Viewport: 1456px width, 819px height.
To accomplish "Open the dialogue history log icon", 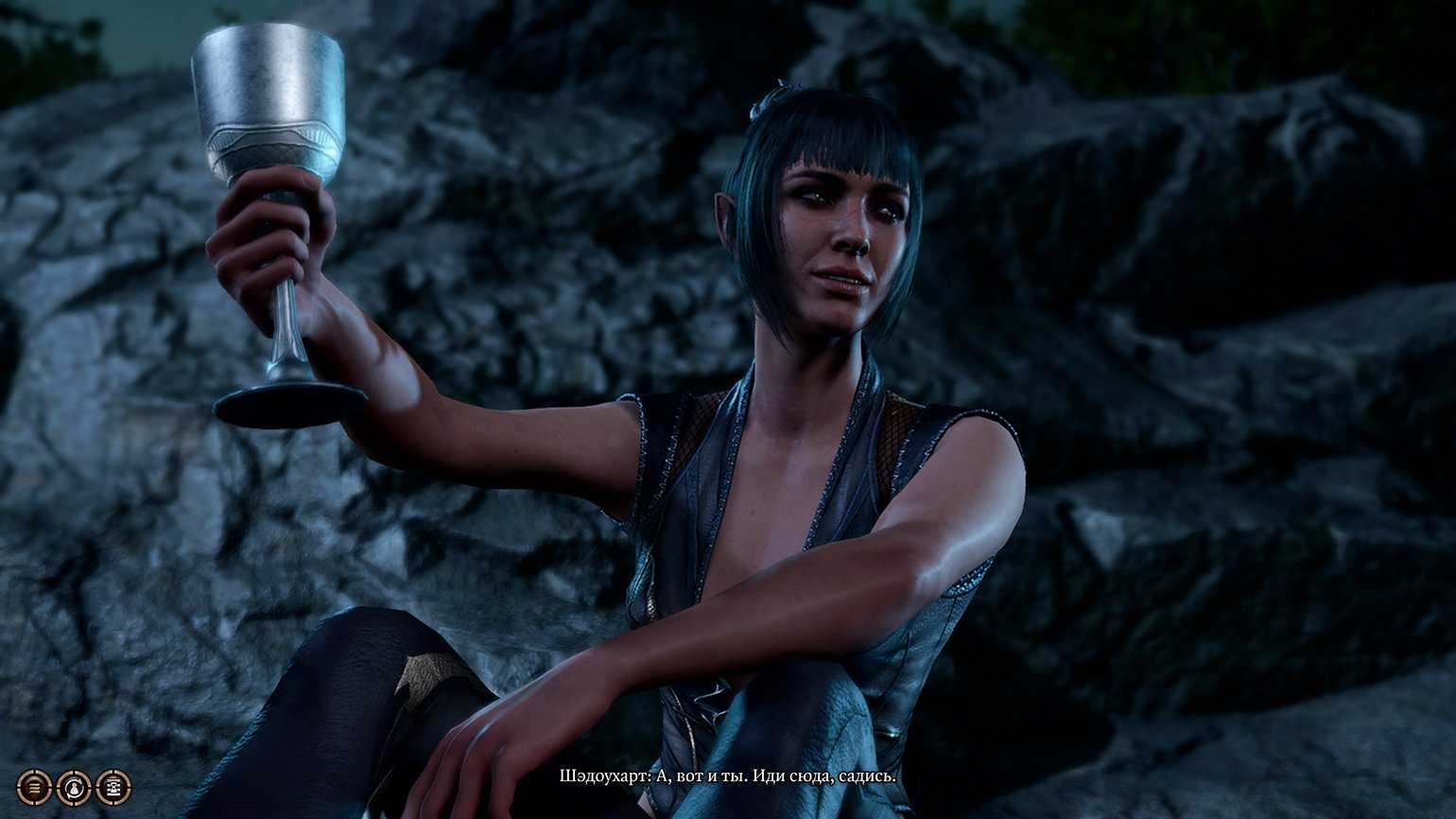I will click(x=34, y=787).
